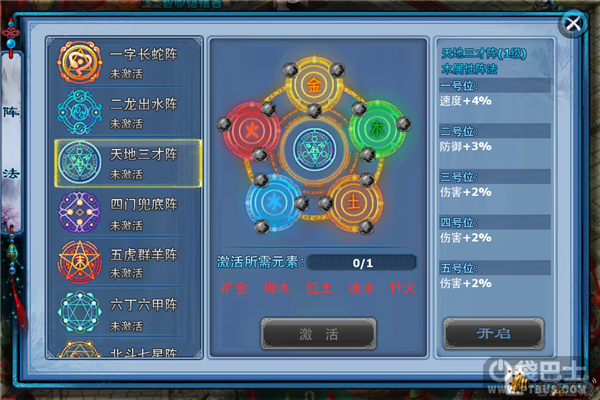Select the blue 水 element circle
The width and height of the screenshot is (600, 400).
[271, 198]
